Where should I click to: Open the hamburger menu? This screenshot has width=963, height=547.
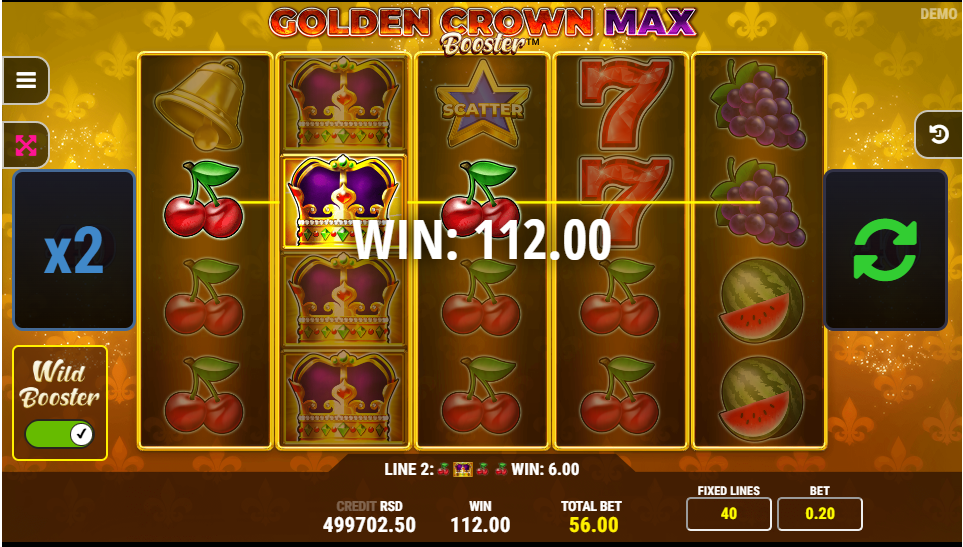[26, 80]
